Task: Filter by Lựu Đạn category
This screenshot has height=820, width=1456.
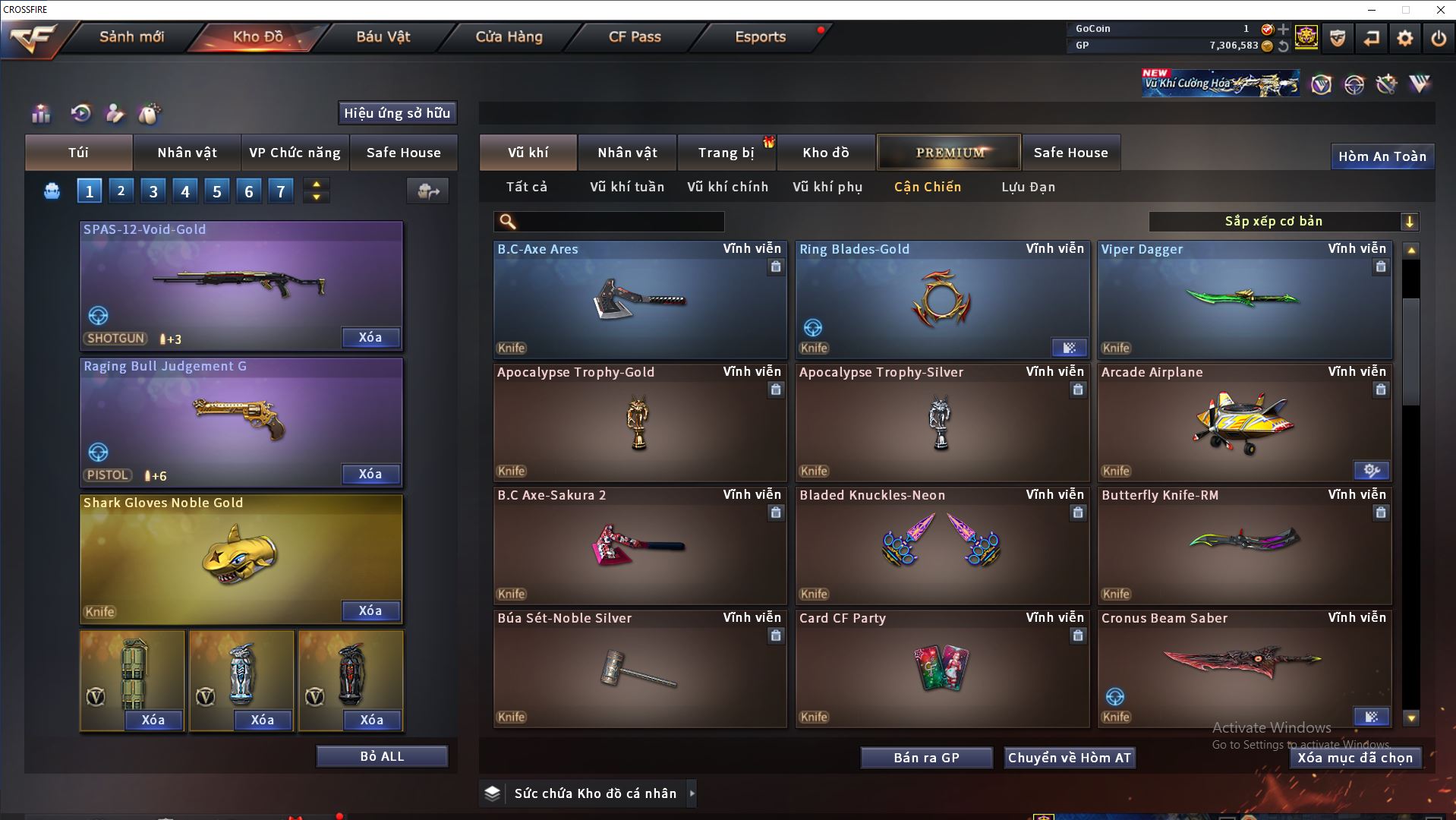Action: (1028, 187)
